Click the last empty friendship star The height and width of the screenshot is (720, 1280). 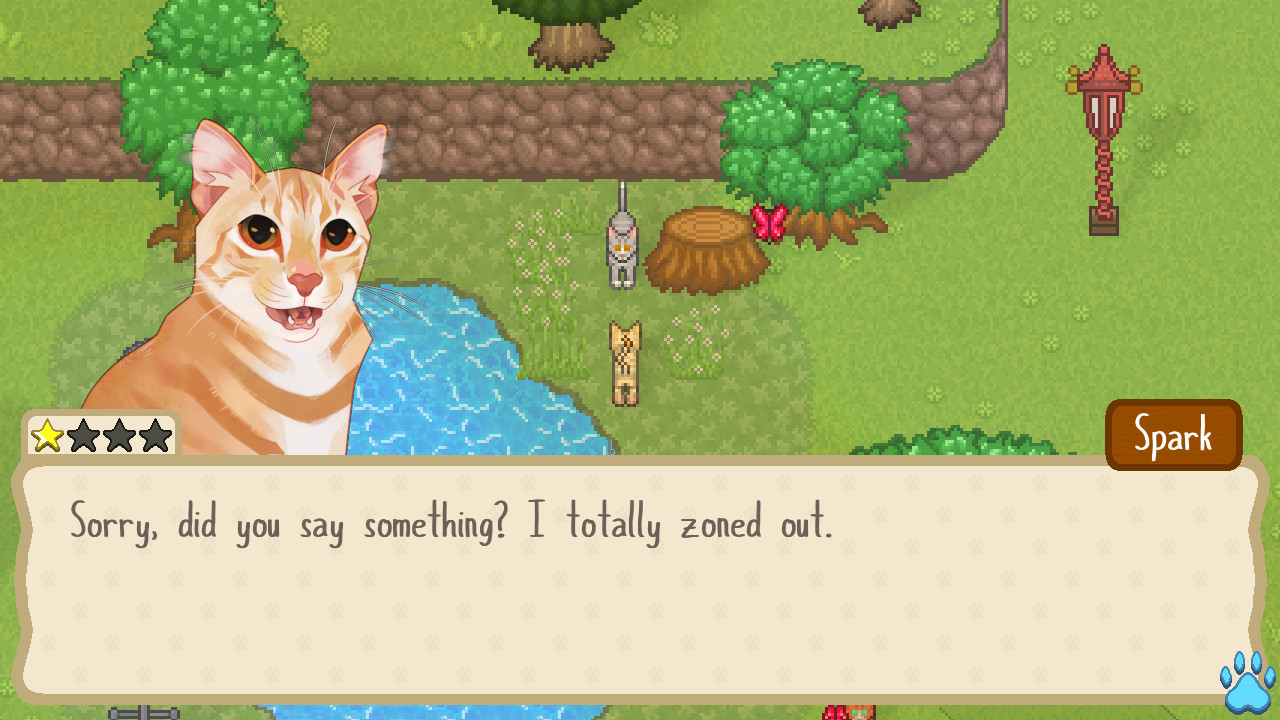pos(157,435)
